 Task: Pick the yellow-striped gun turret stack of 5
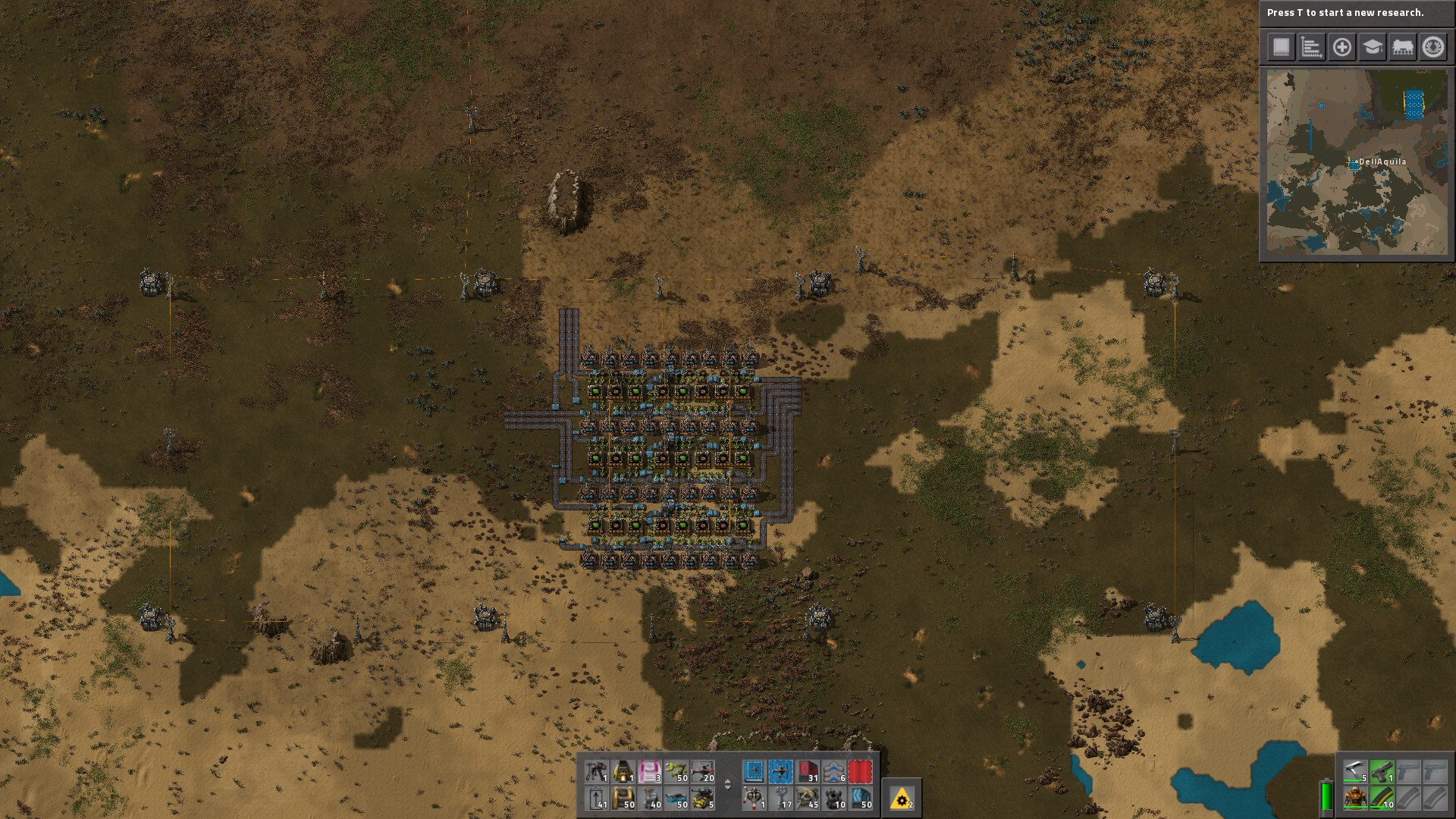click(702, 798)
